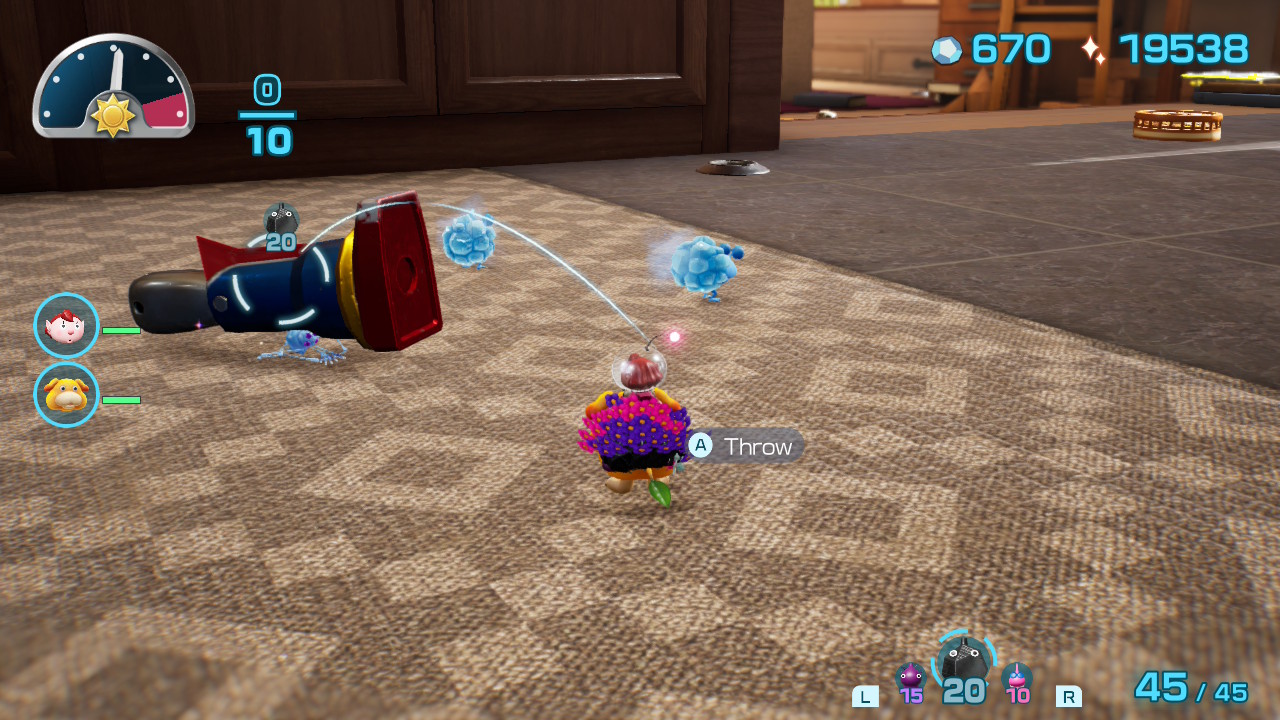Select the Purple Pikmin squad icon
Viewport: 1280px width, 720px height.
point(910,680)
